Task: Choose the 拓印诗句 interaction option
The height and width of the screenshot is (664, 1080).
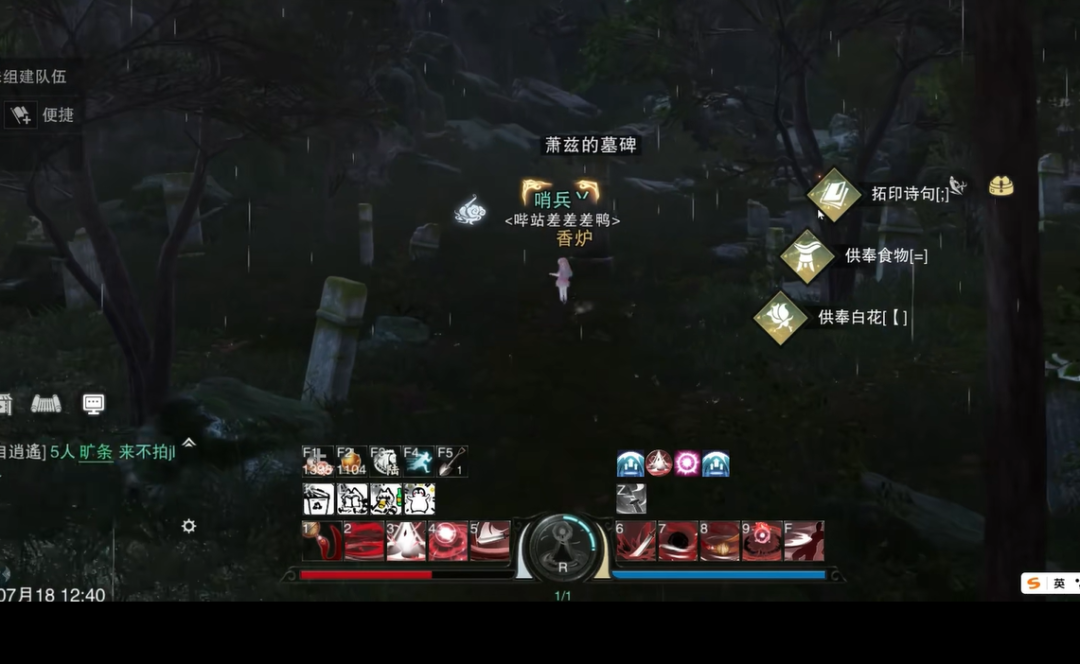Action: [834, 194]
